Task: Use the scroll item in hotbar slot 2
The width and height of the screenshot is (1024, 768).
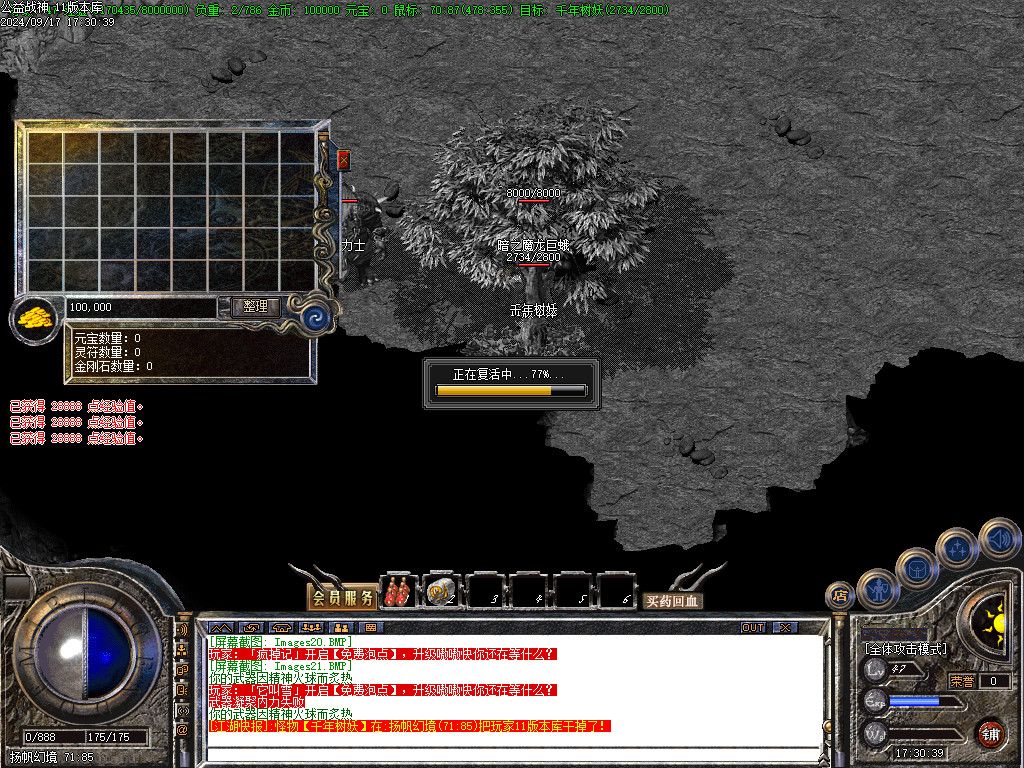Action: click(x=441, y=592)
